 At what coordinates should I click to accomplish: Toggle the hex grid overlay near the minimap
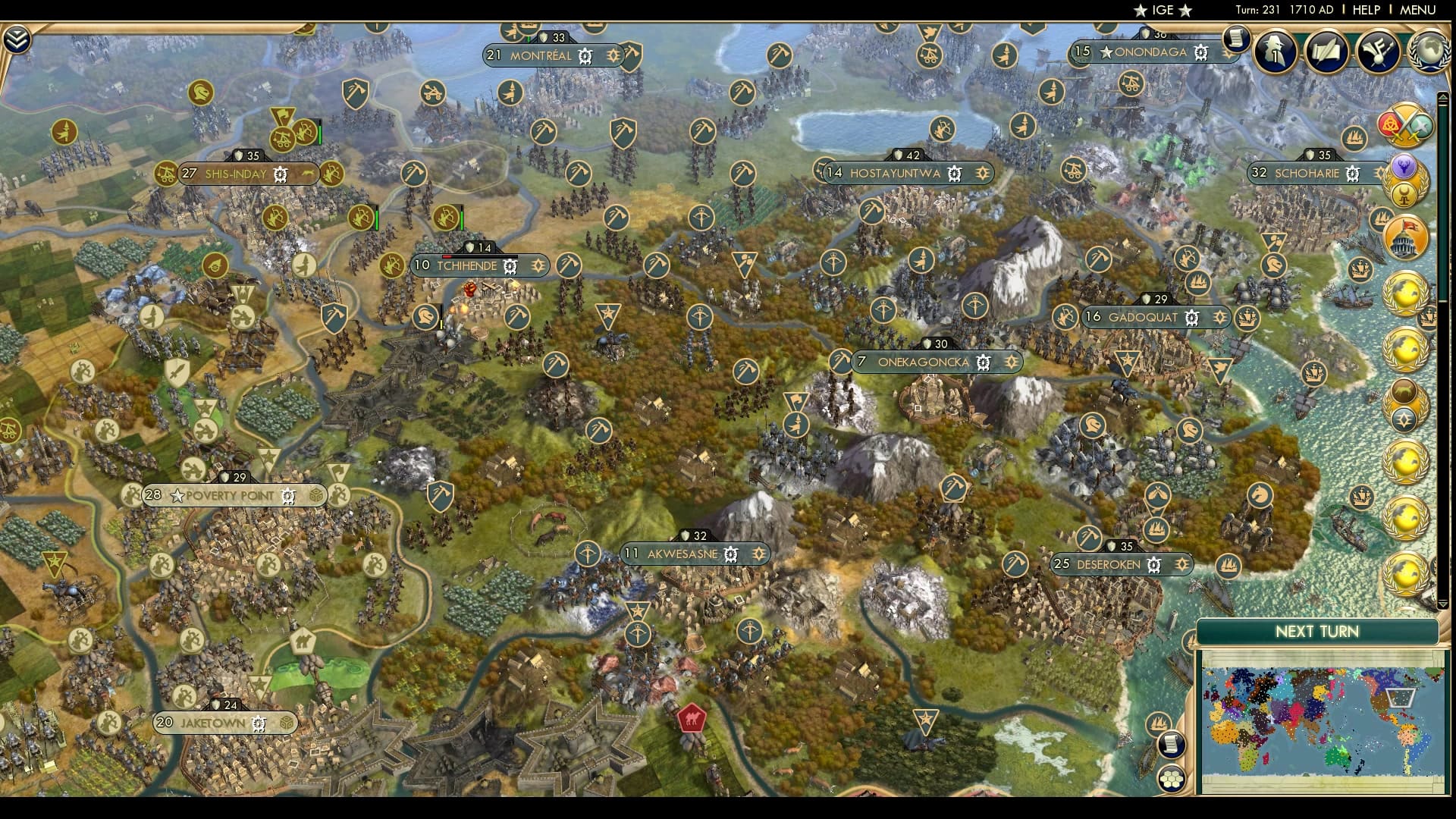(1172, 778)
